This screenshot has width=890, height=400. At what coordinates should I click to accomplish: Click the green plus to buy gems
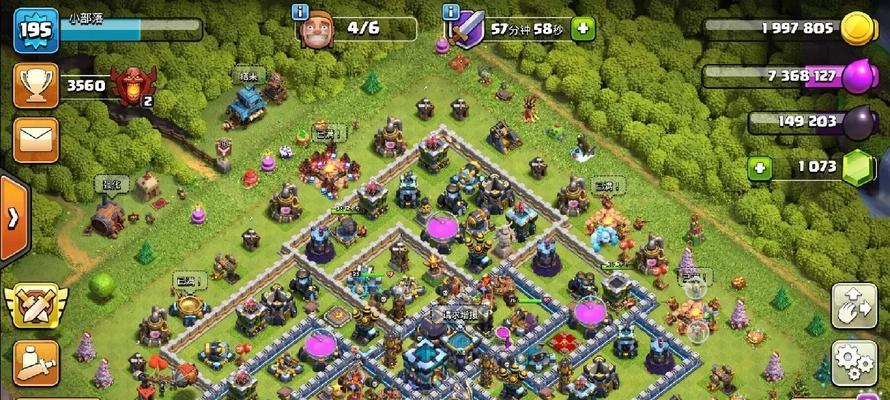pyautogui.click(x=761, y=167)
